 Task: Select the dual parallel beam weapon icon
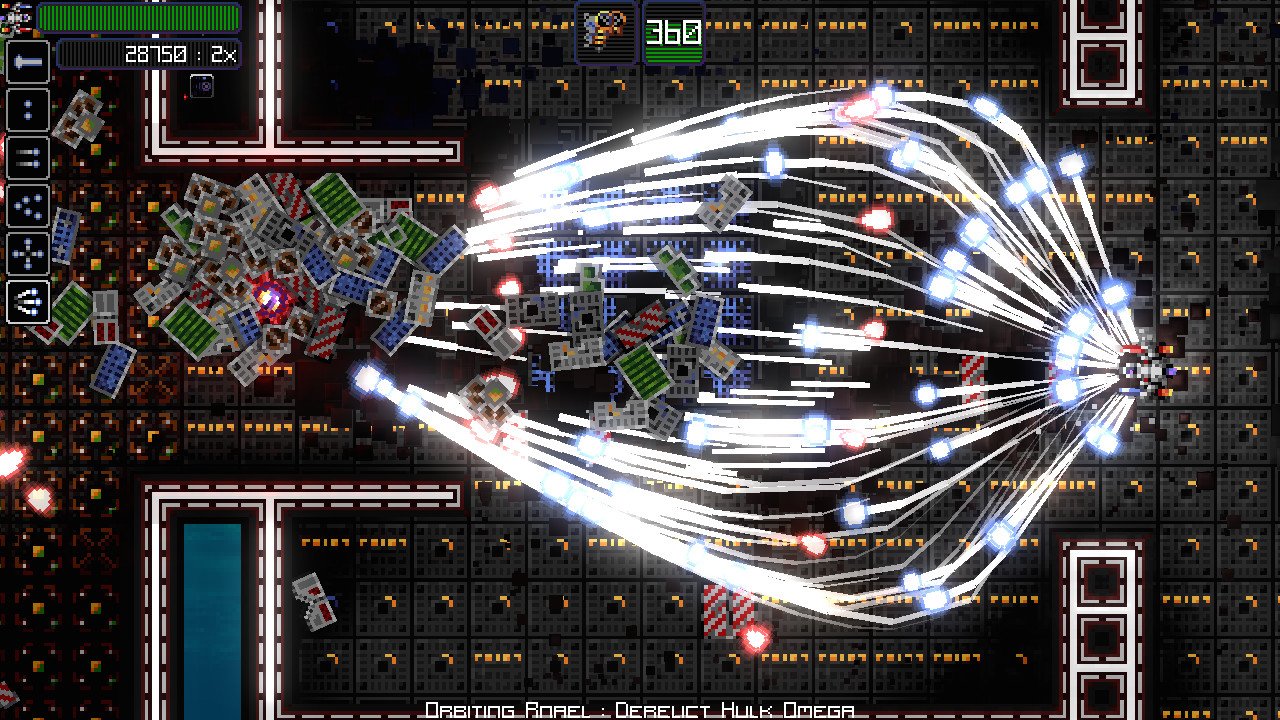click(27, 158)
